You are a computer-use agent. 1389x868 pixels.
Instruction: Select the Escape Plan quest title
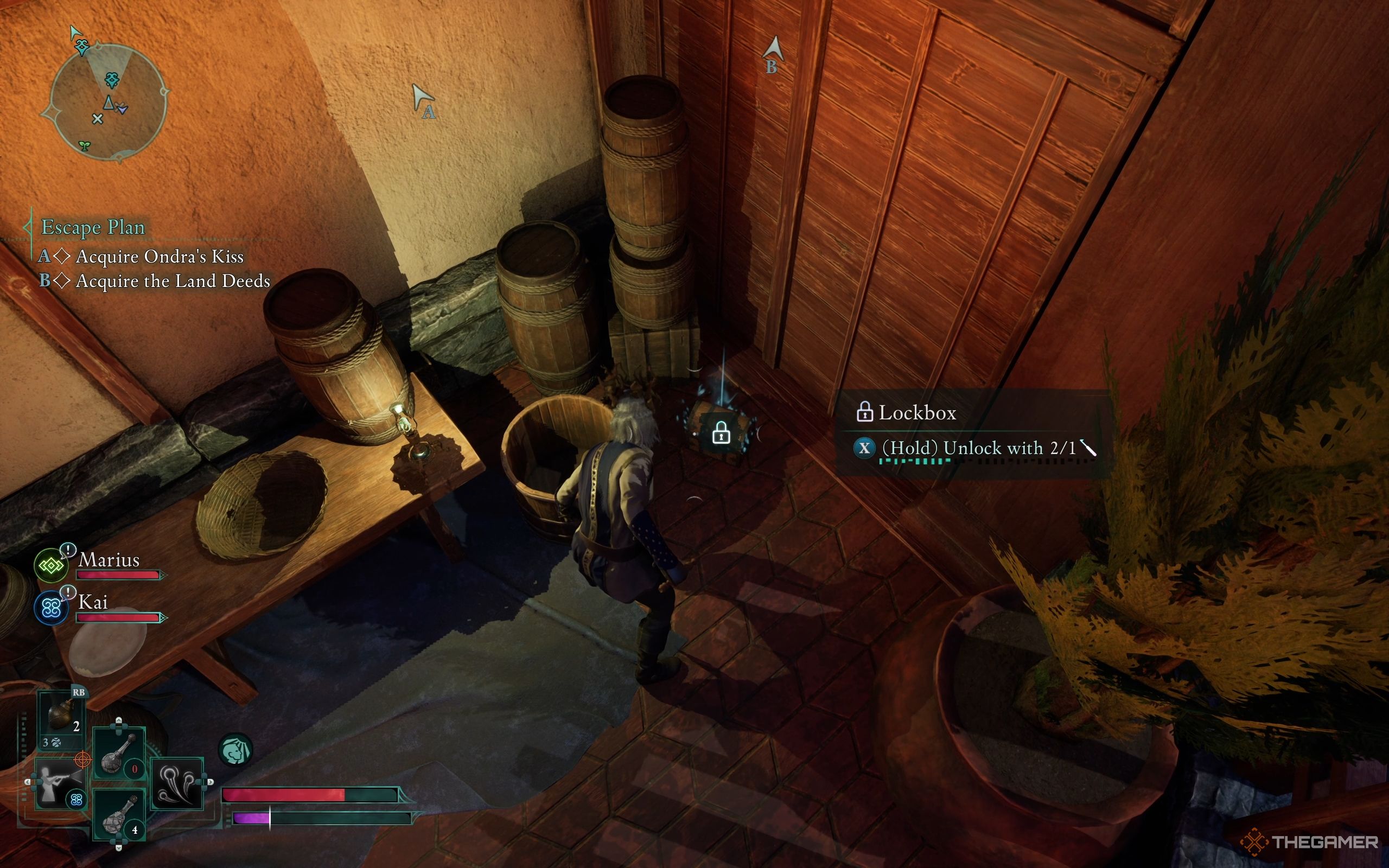click(93, 227)
